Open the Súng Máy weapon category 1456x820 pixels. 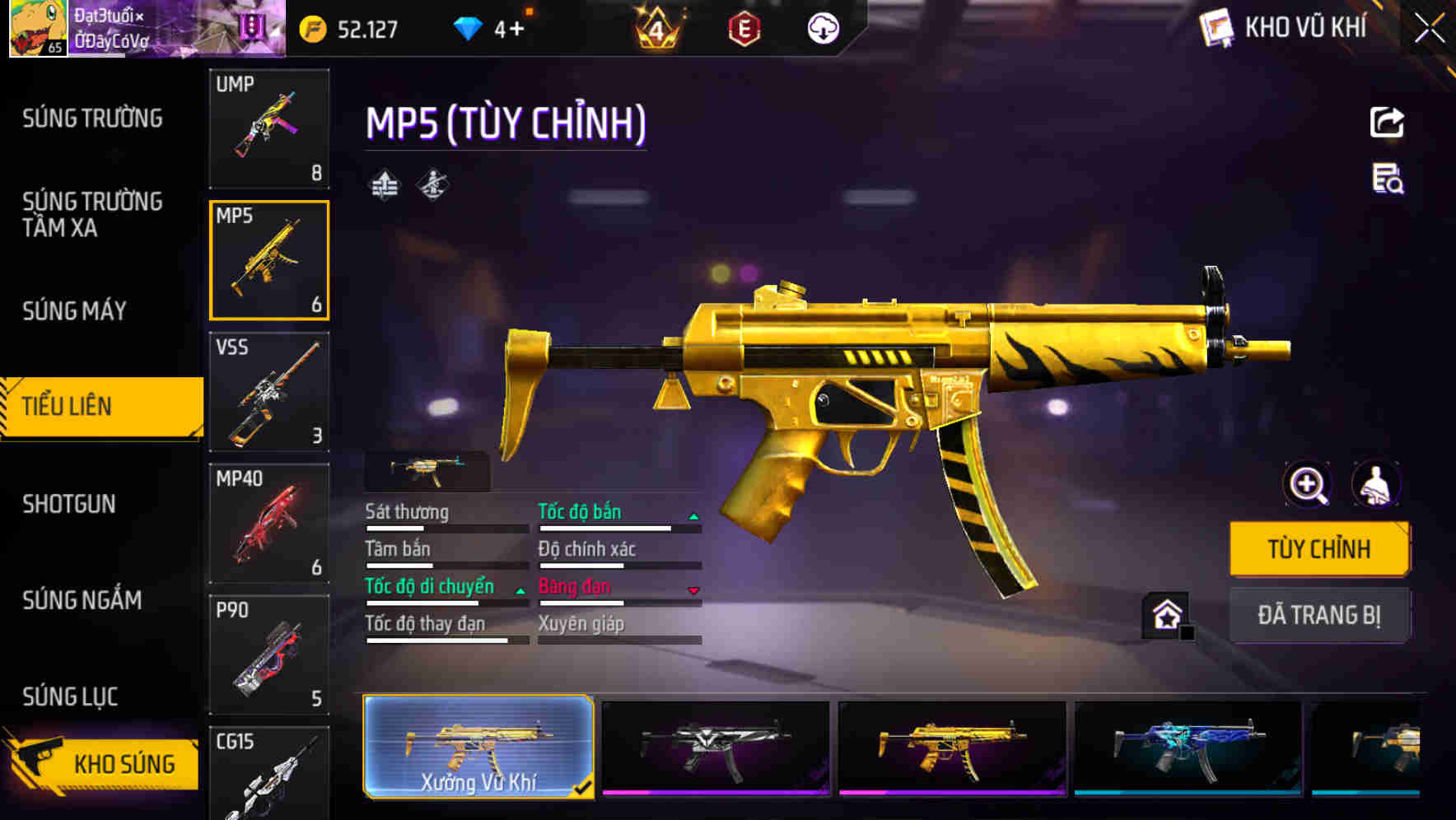tap(75, 310)
